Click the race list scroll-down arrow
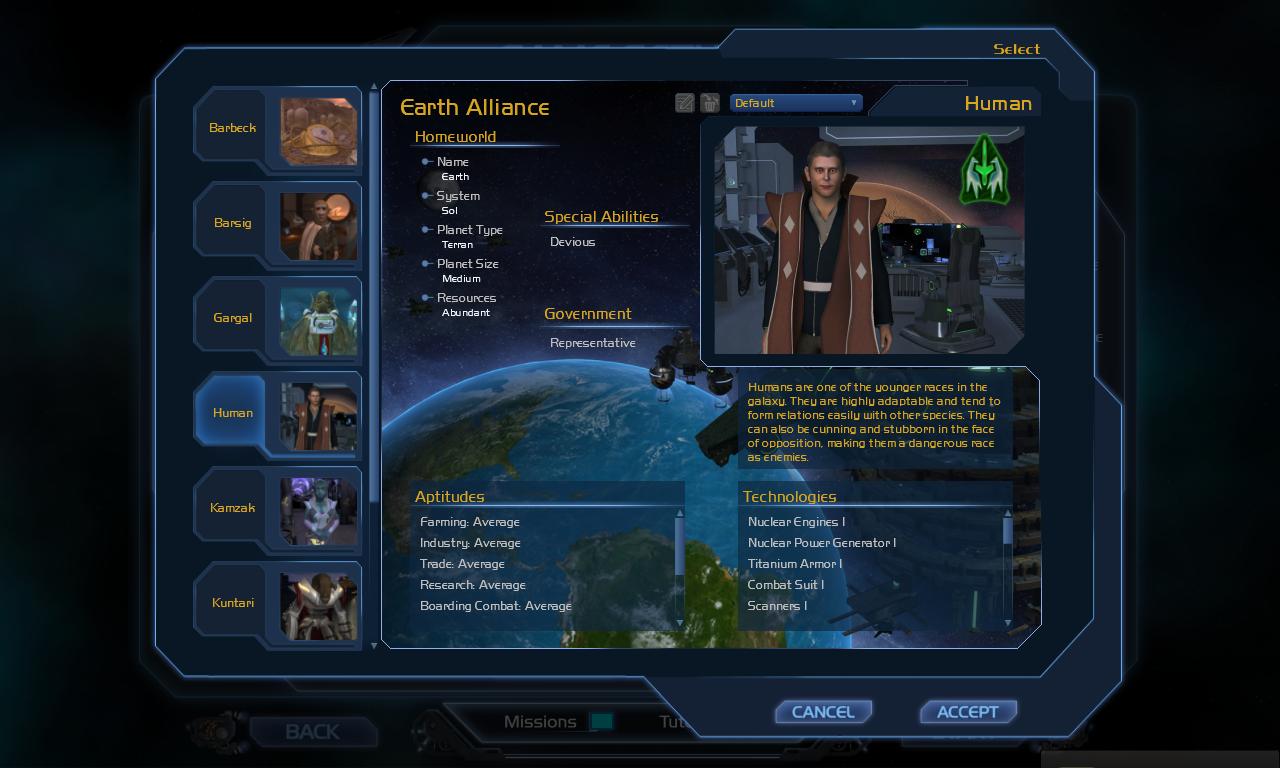Image resolution: width=1280 pixels, height=768 pixels. [375, 645]
